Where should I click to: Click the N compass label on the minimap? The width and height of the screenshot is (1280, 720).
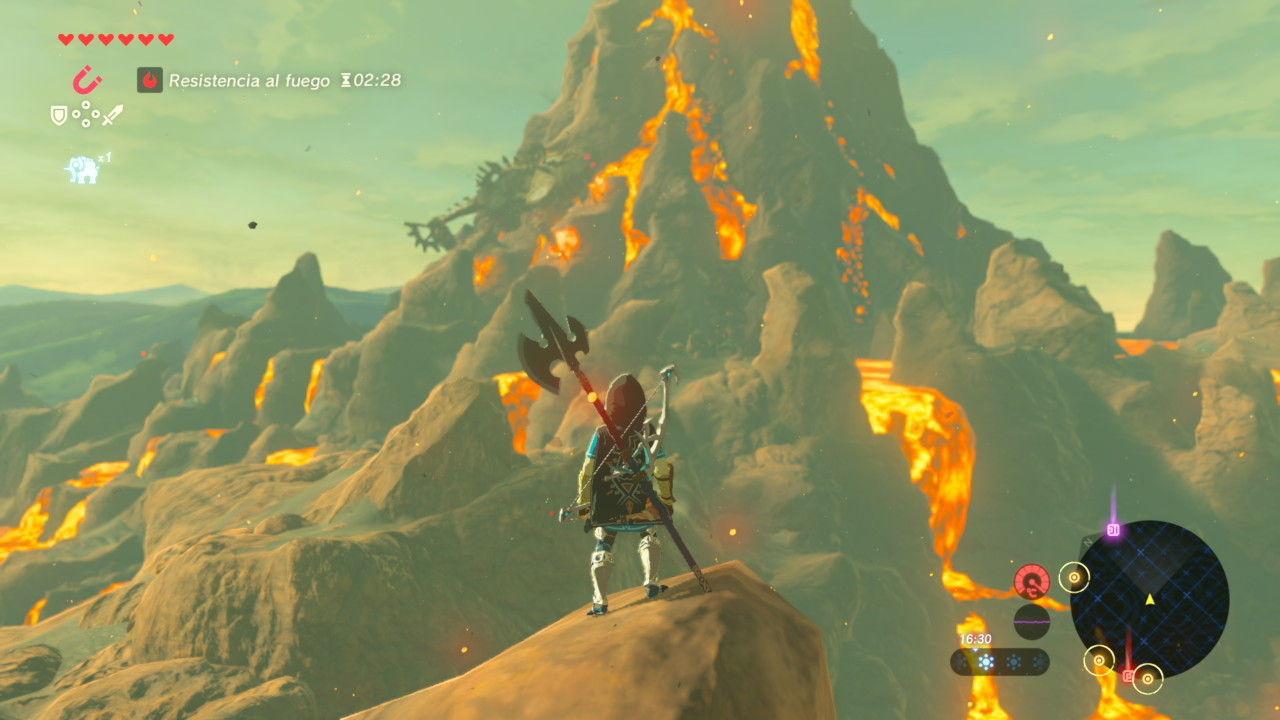pyautogui.click(x=1089, y=540)
